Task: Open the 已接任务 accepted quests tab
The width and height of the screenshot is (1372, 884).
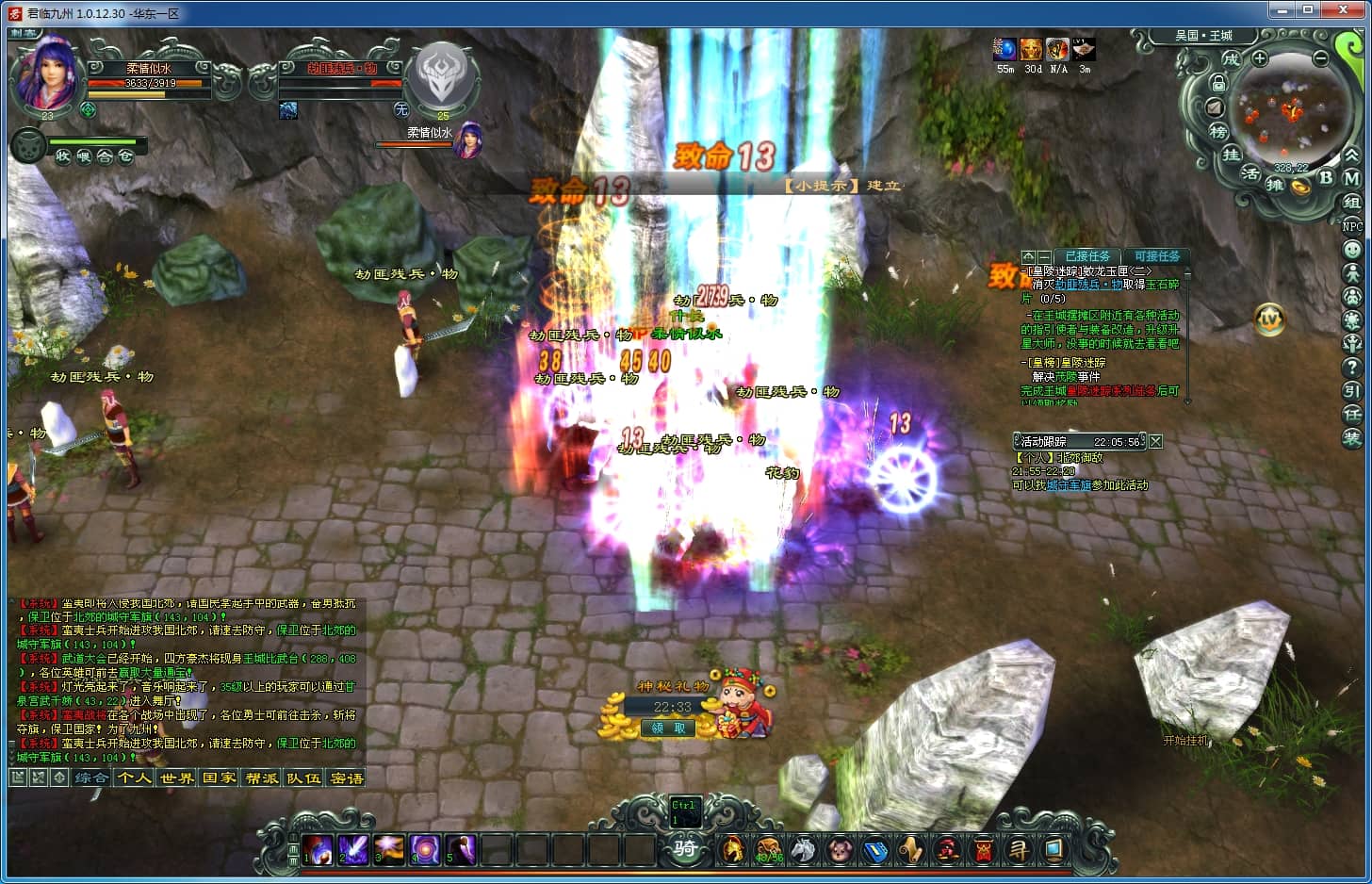Action: [x=1087, y=256]
